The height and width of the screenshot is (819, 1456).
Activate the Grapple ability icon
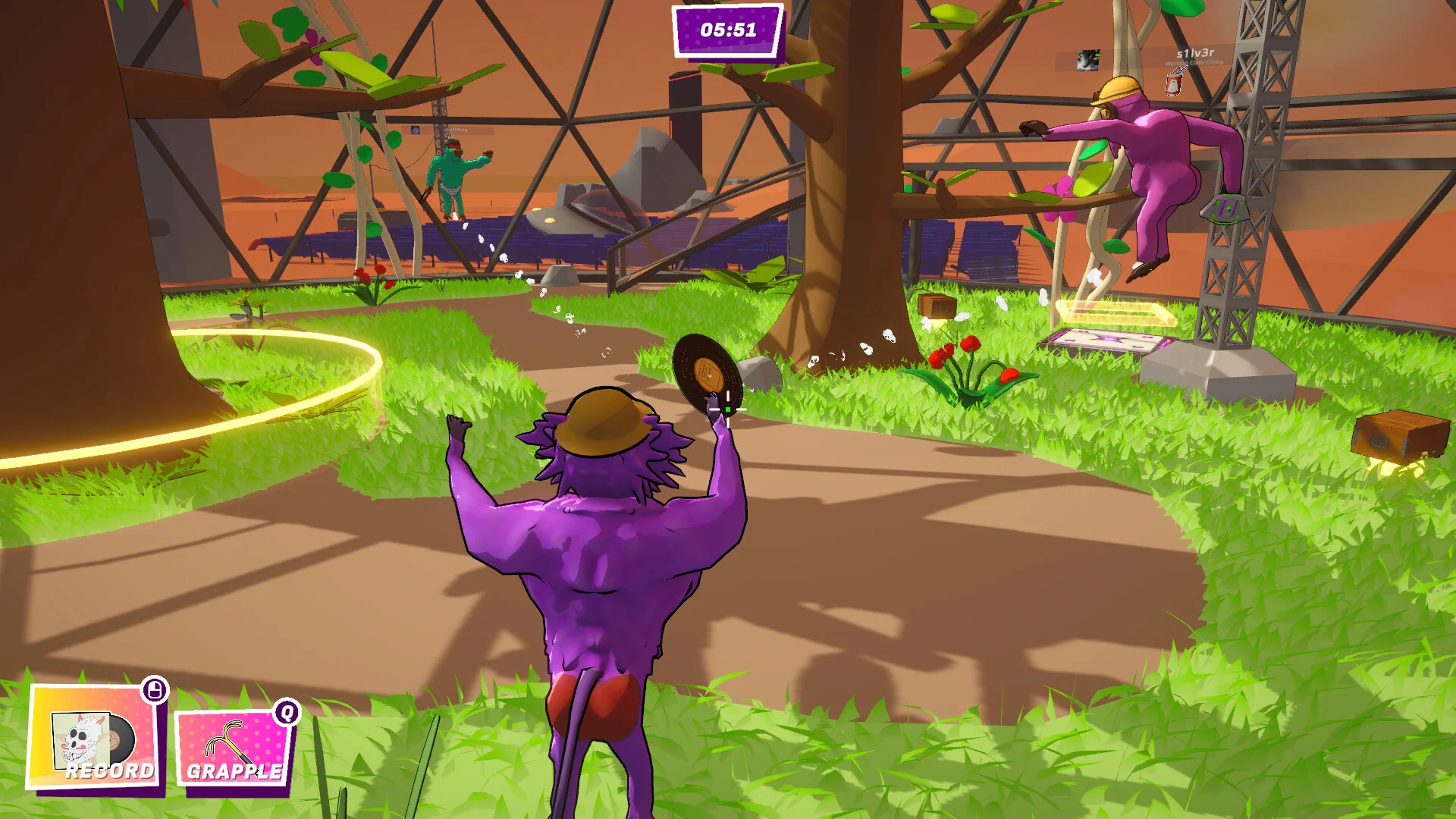coord(233,748)
